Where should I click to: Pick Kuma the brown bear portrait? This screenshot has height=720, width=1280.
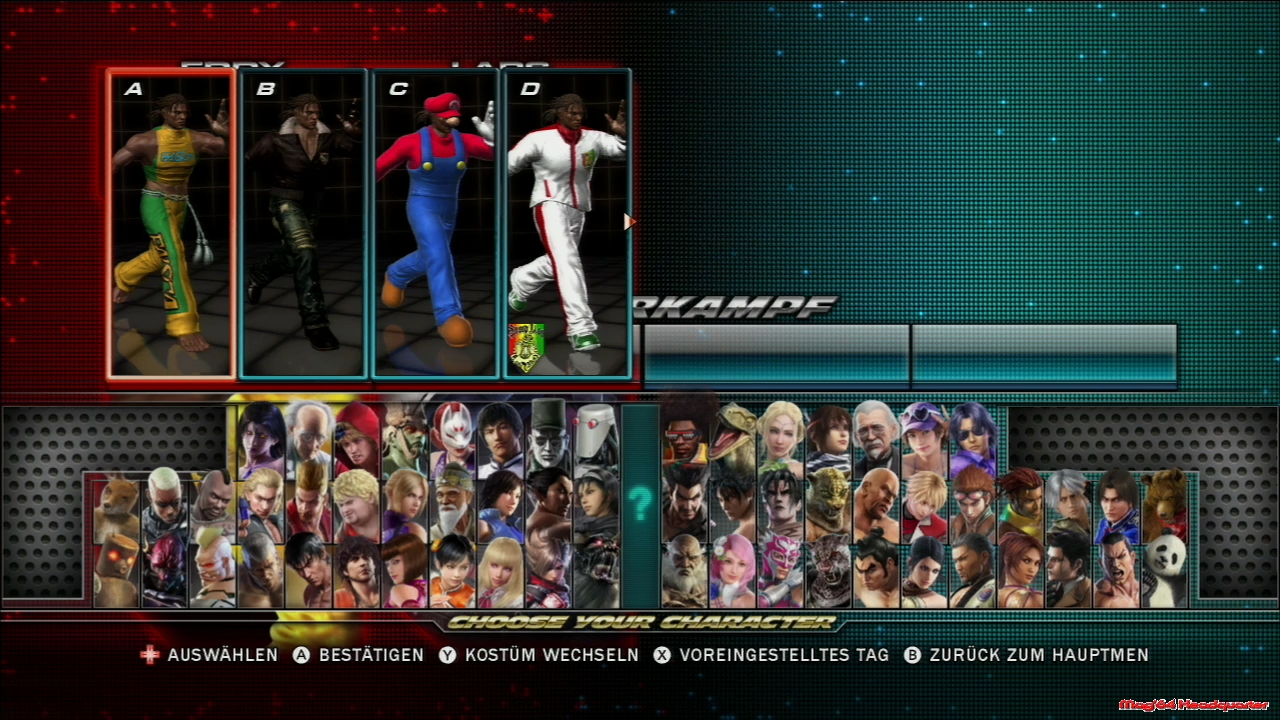[1165, 500]
